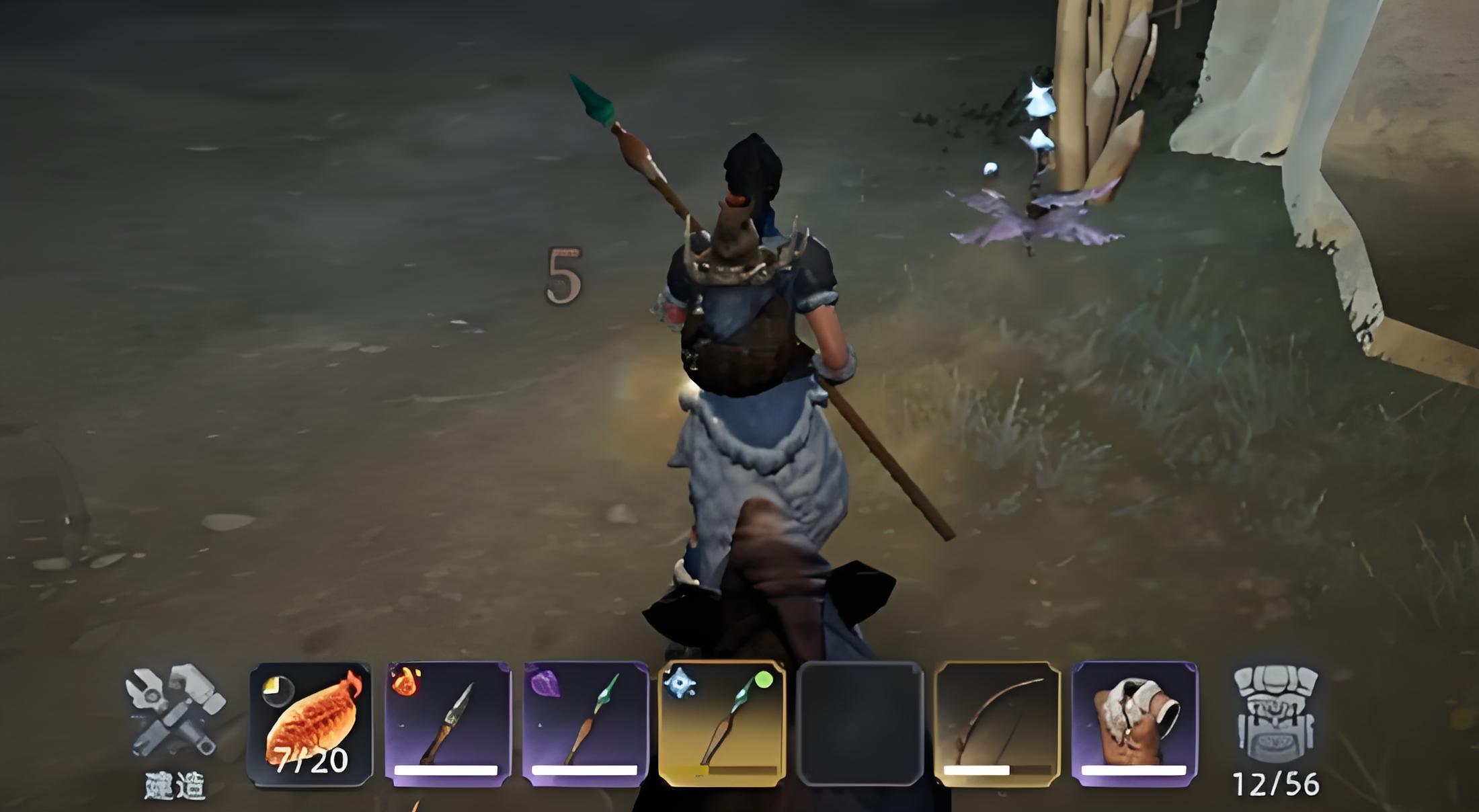Click the gold-highlighted spear slot

722,724
